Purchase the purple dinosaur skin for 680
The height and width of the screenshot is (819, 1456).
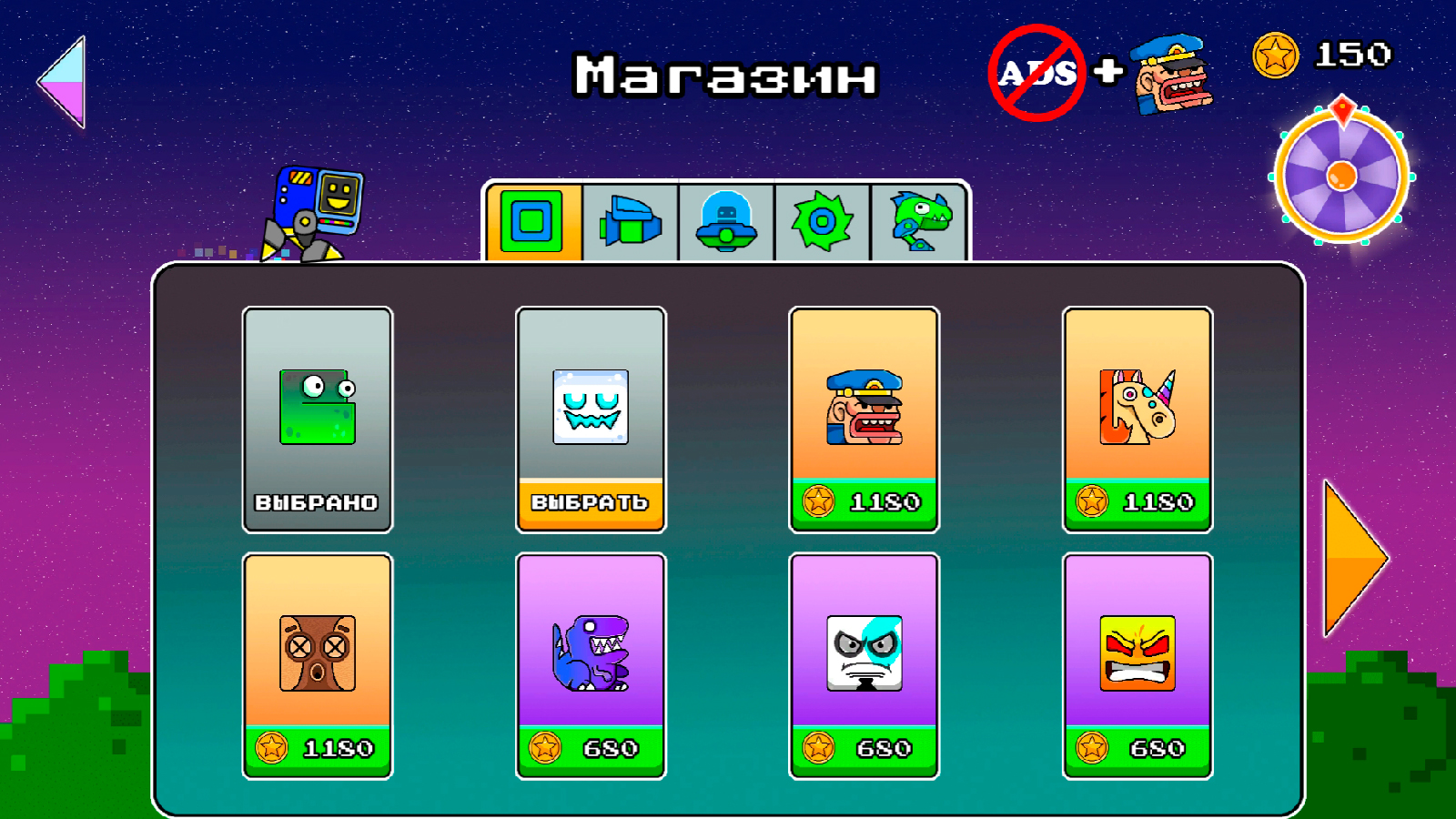(591, 664)
